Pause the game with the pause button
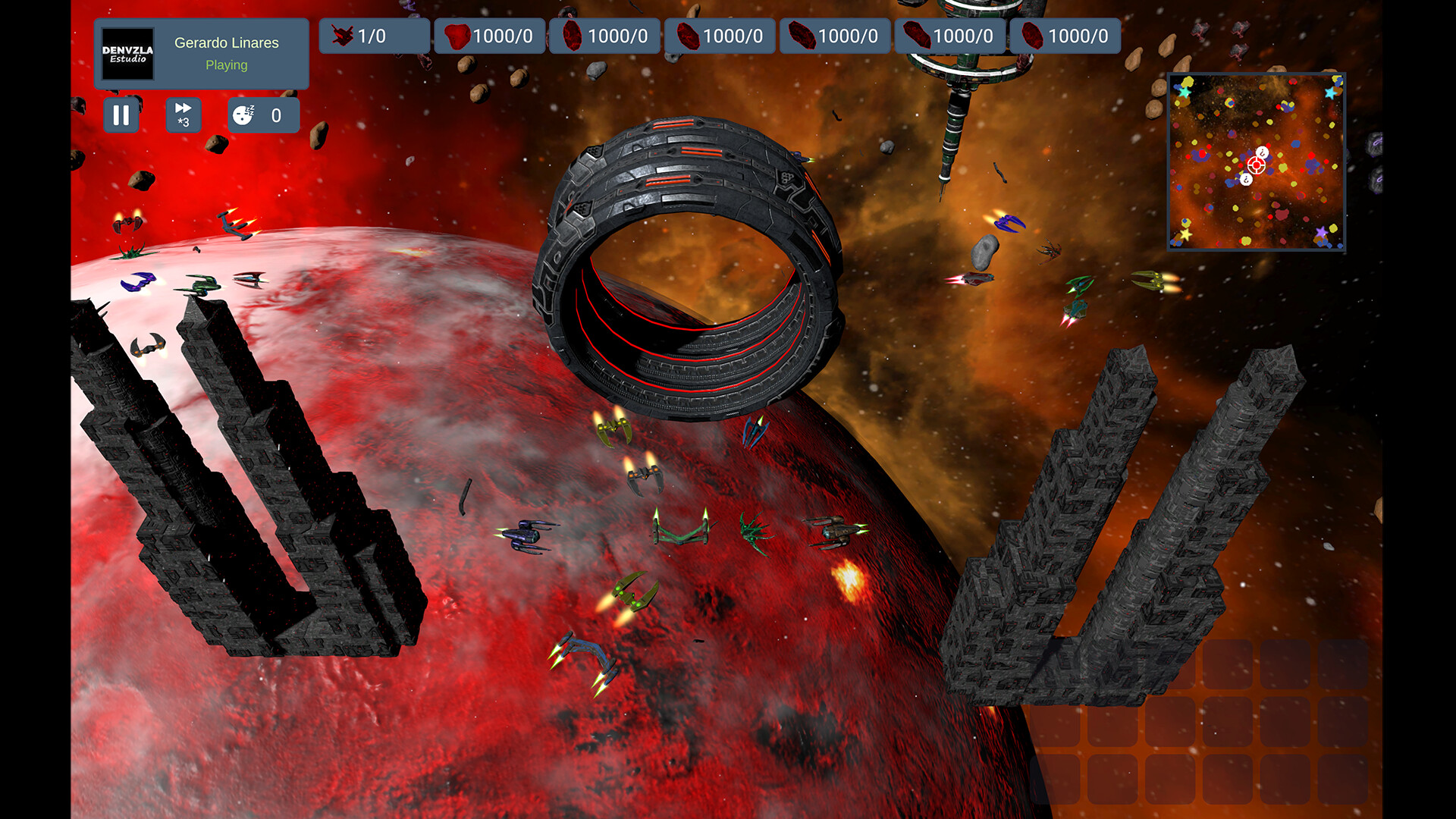Image resolution: width=1456 pixels, height=819 pixels. 121,115
